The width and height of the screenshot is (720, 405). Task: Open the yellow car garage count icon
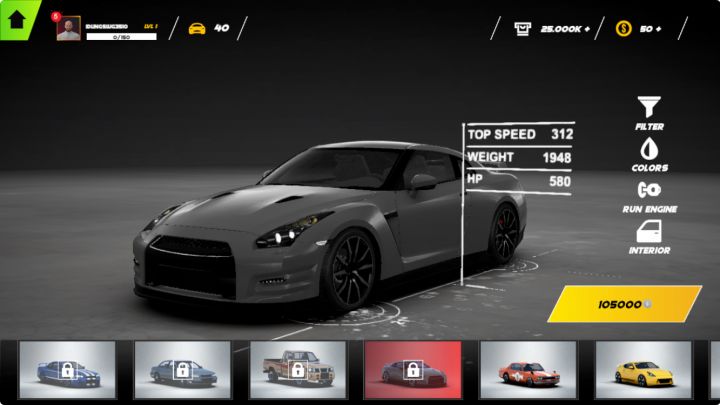point(197,28)
